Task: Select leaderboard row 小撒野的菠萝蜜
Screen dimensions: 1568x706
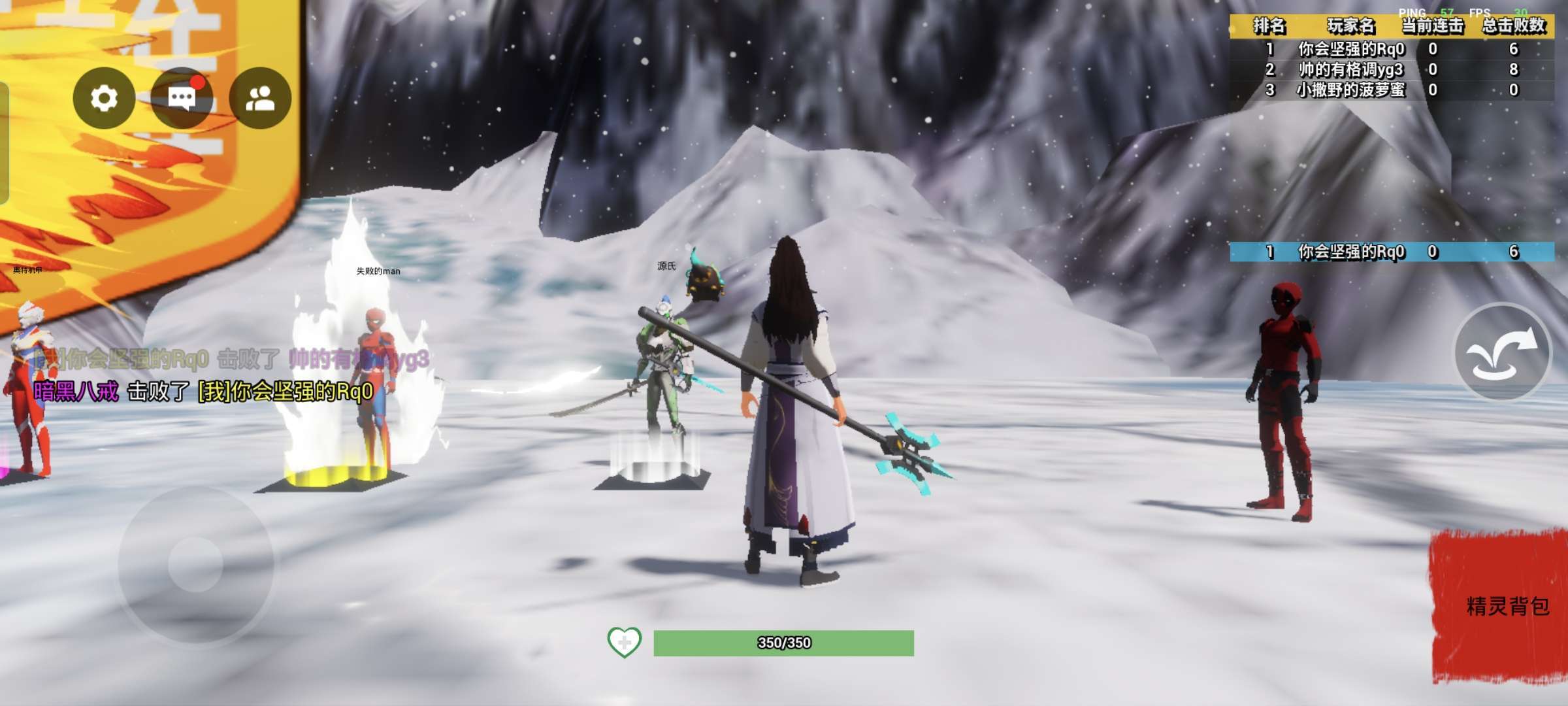Action: click(x=1392, y=90)
